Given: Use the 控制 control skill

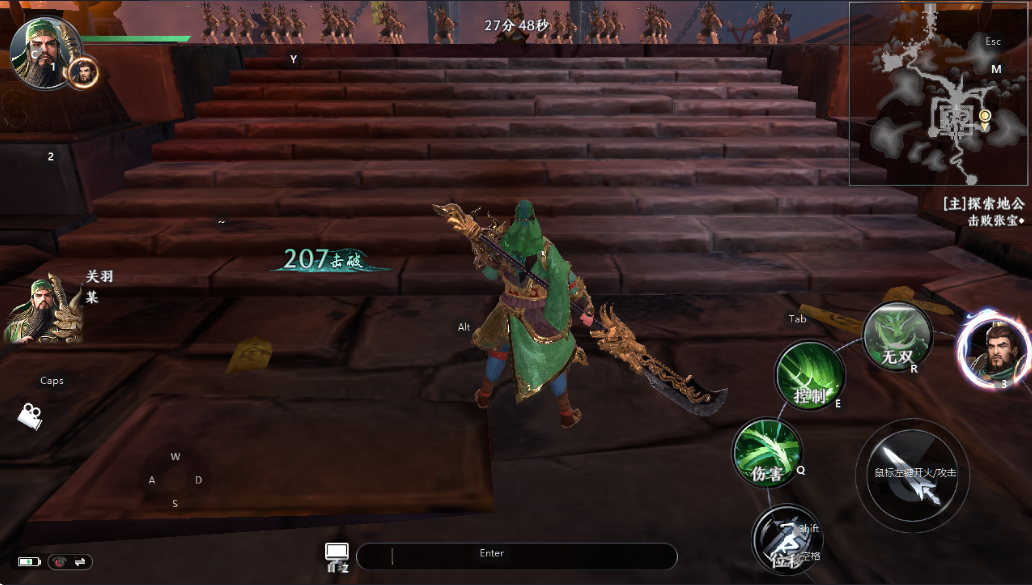Looking at the screenshot, I should (810, 376).
